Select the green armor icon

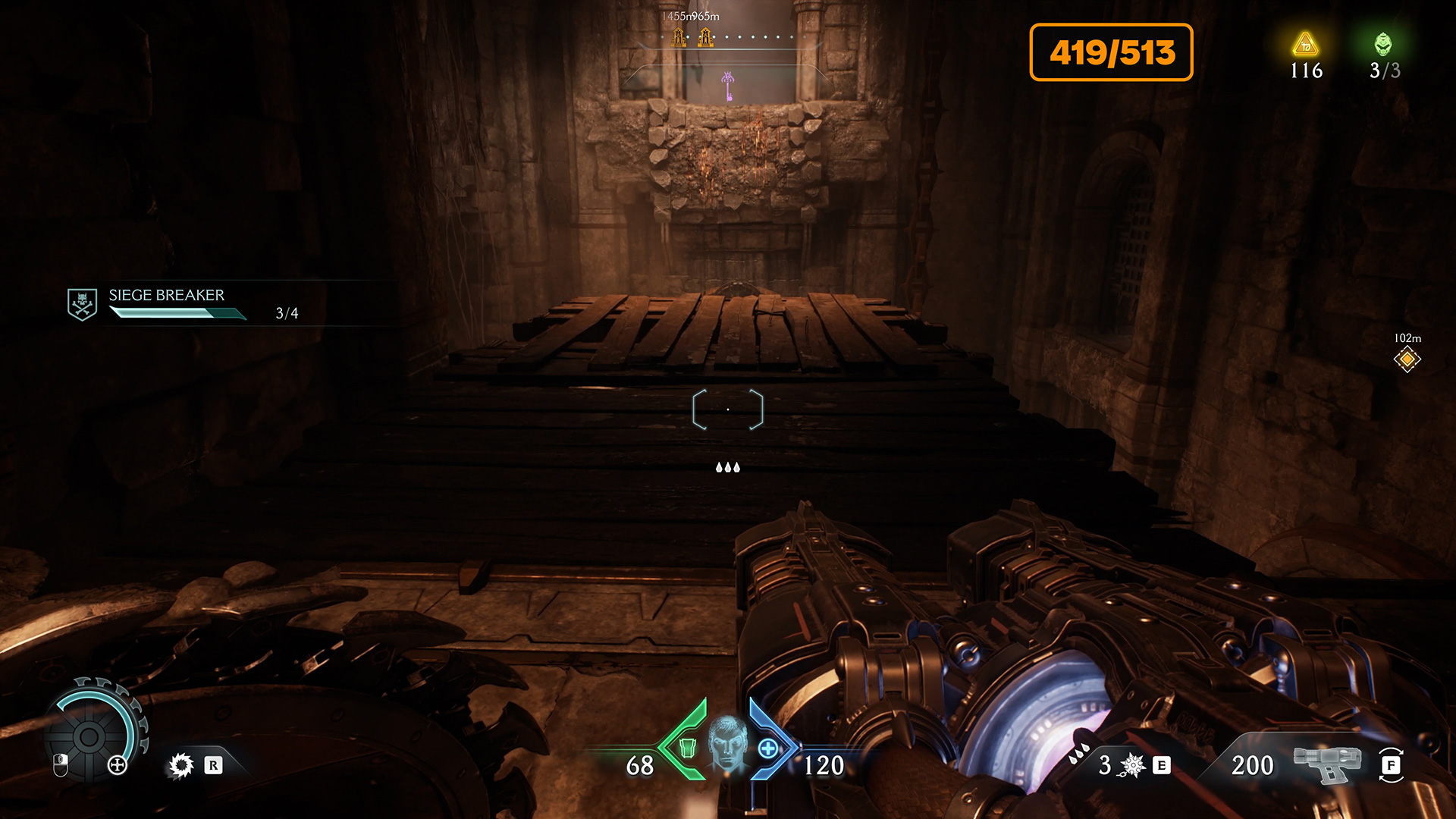coord(687,748)
